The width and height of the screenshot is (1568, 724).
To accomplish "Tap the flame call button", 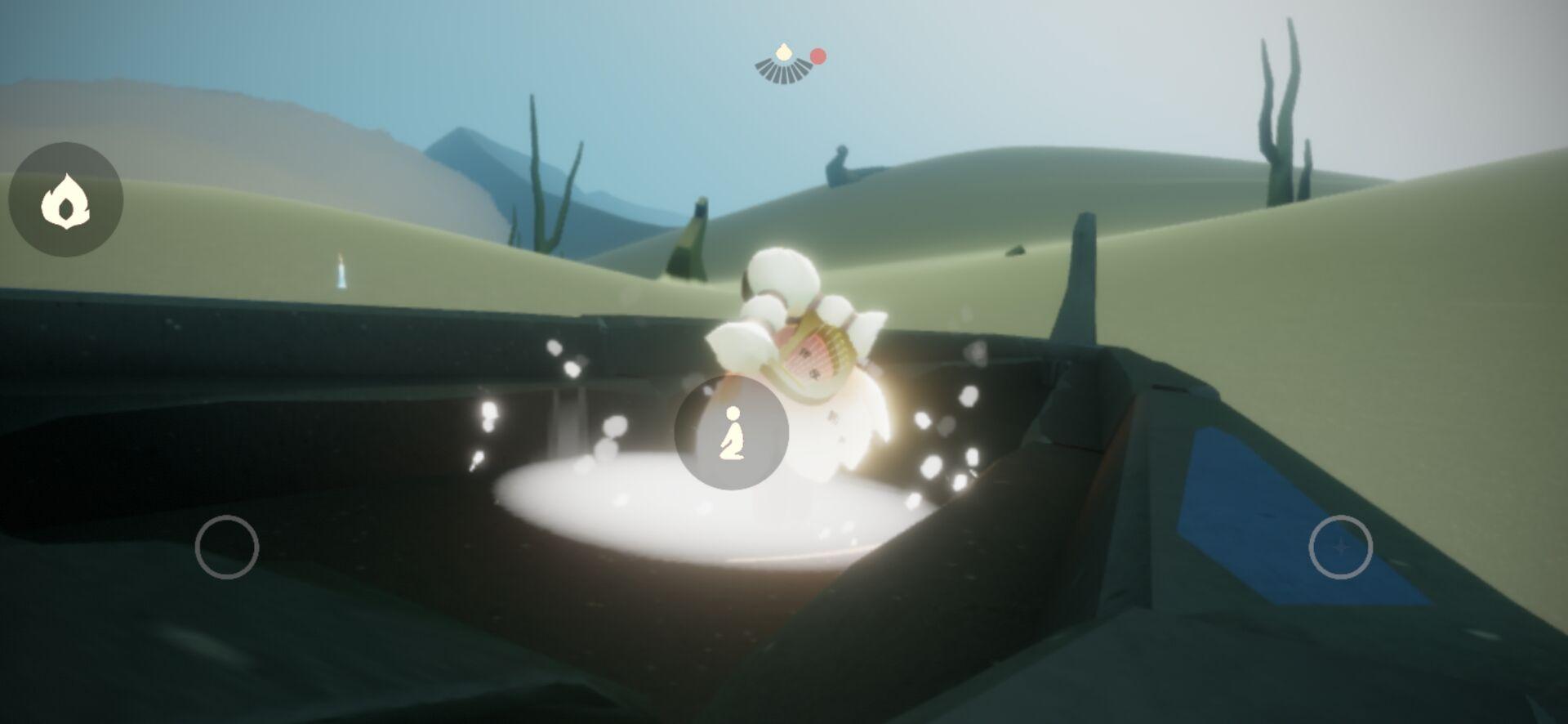I will [65, 199].
